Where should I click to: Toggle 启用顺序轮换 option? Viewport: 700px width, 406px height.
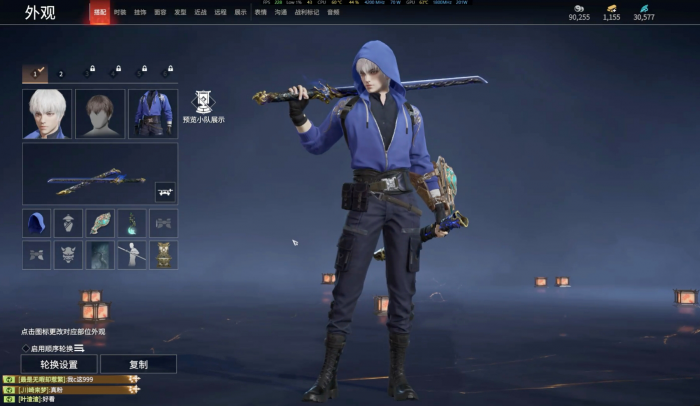(26, 348)
